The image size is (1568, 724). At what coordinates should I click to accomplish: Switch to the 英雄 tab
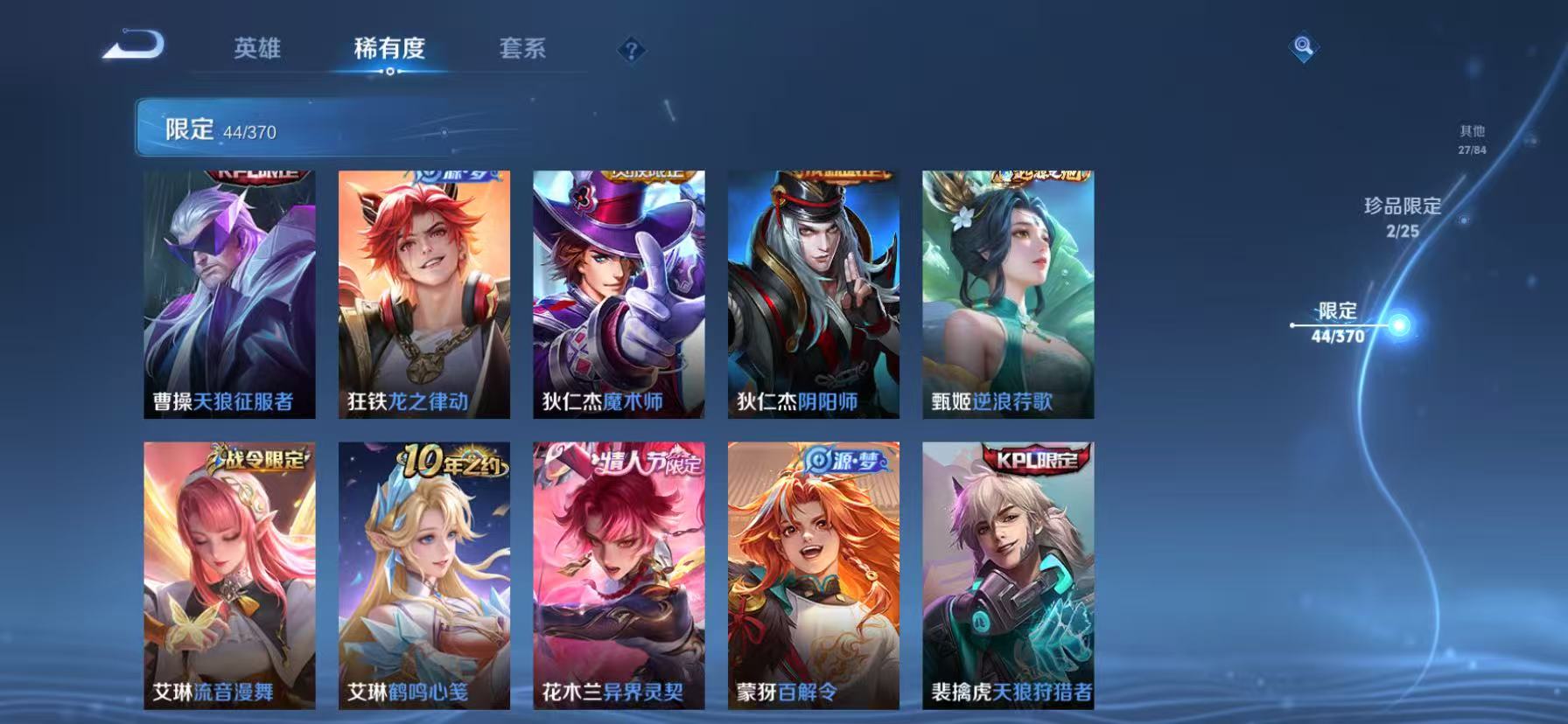[x=256, y=50]
